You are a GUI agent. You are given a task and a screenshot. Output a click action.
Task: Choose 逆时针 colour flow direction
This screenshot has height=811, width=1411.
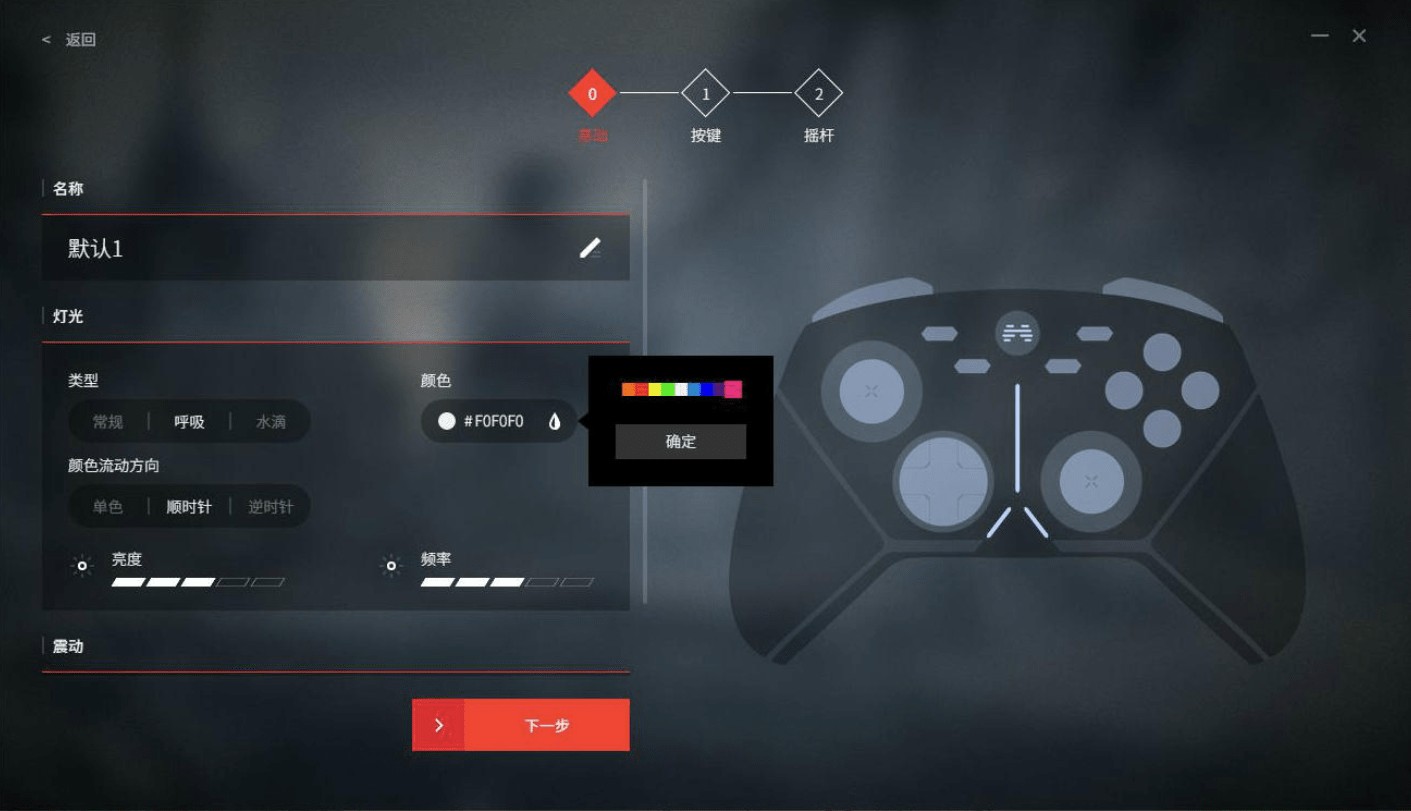tap(270, 507)
